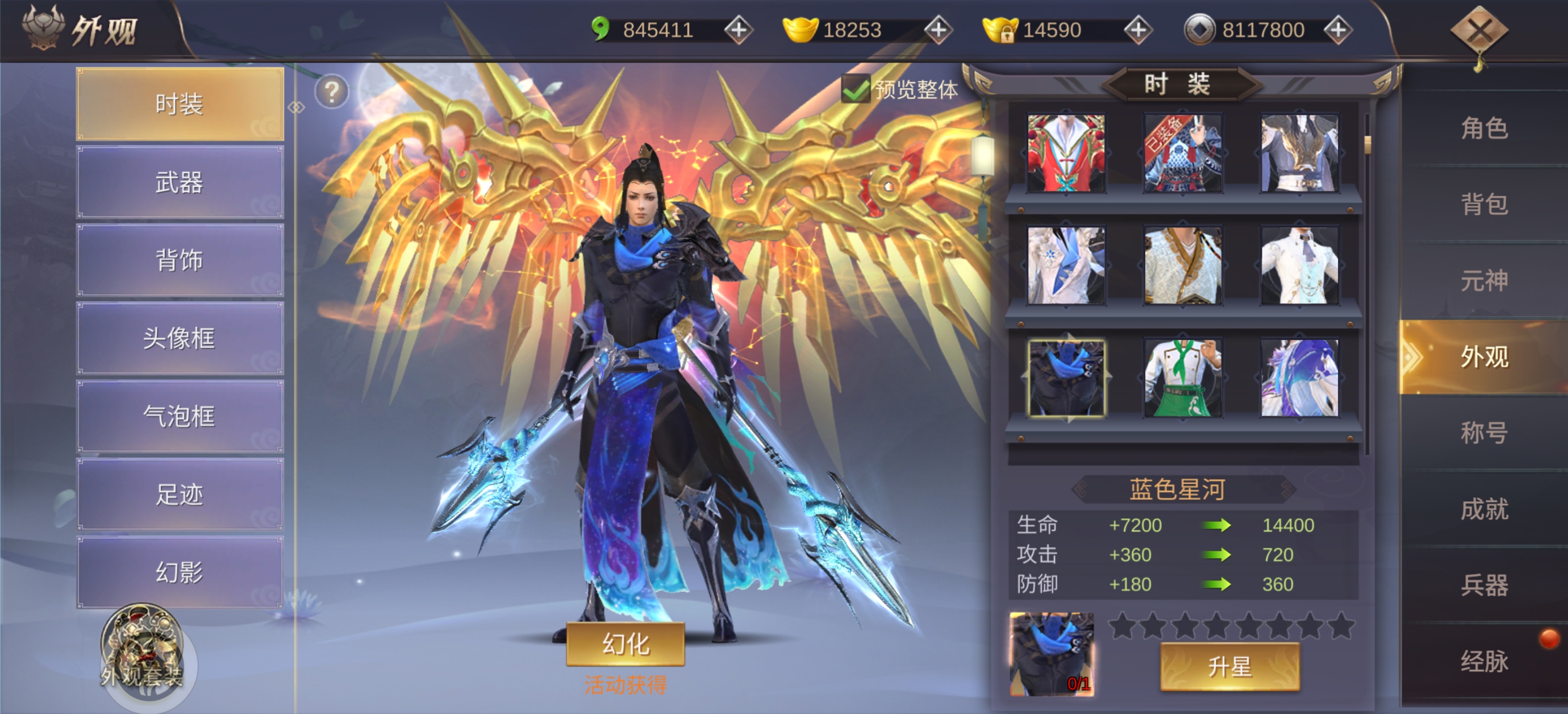Open the 足迹 footprints category
Viewport: 1568px width, 714px height.
coord(180,494)
